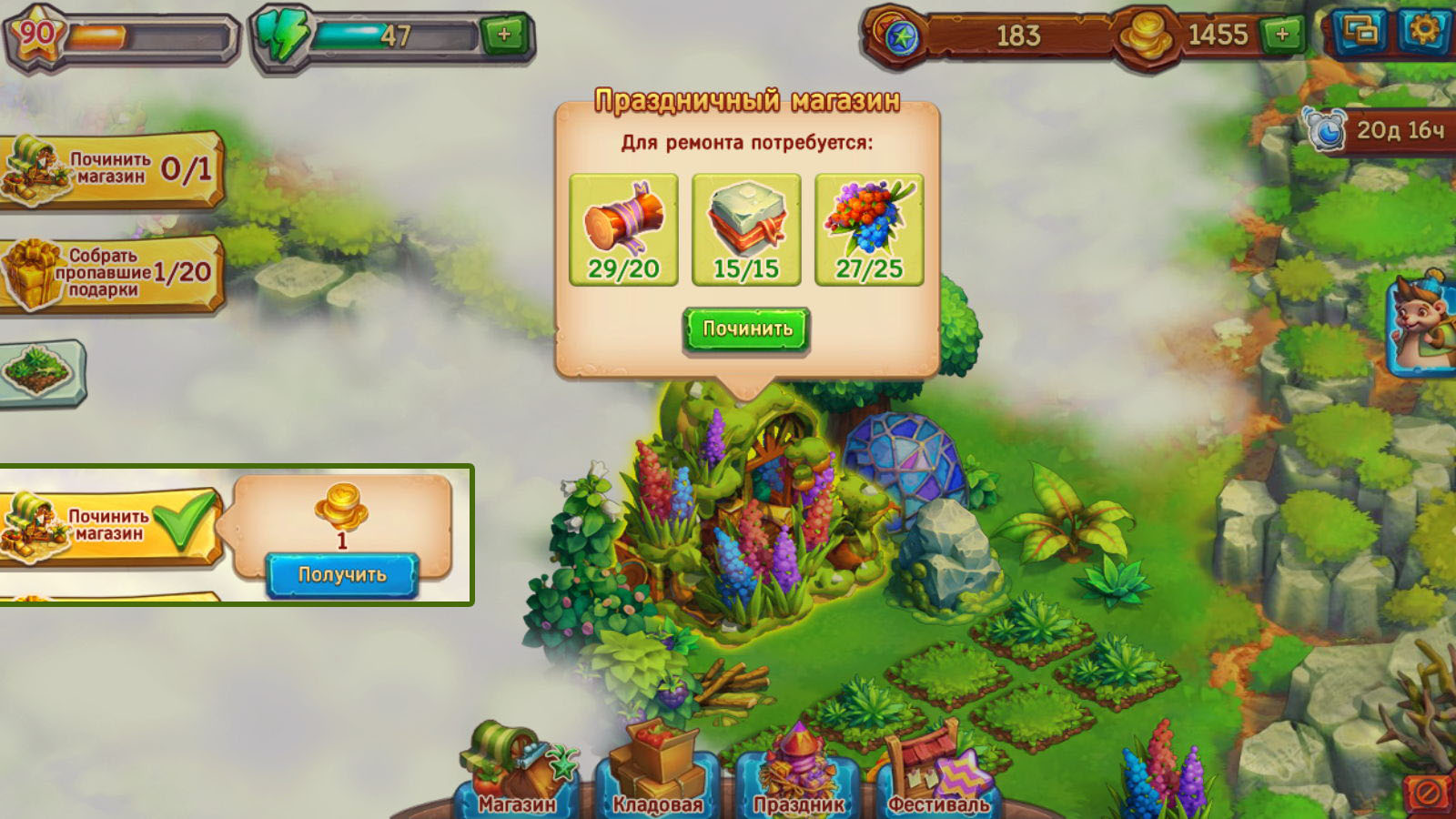Viewport: 1456px width, 819px height.
Task: Click the green Починить repair button
Action: [746, 329]
